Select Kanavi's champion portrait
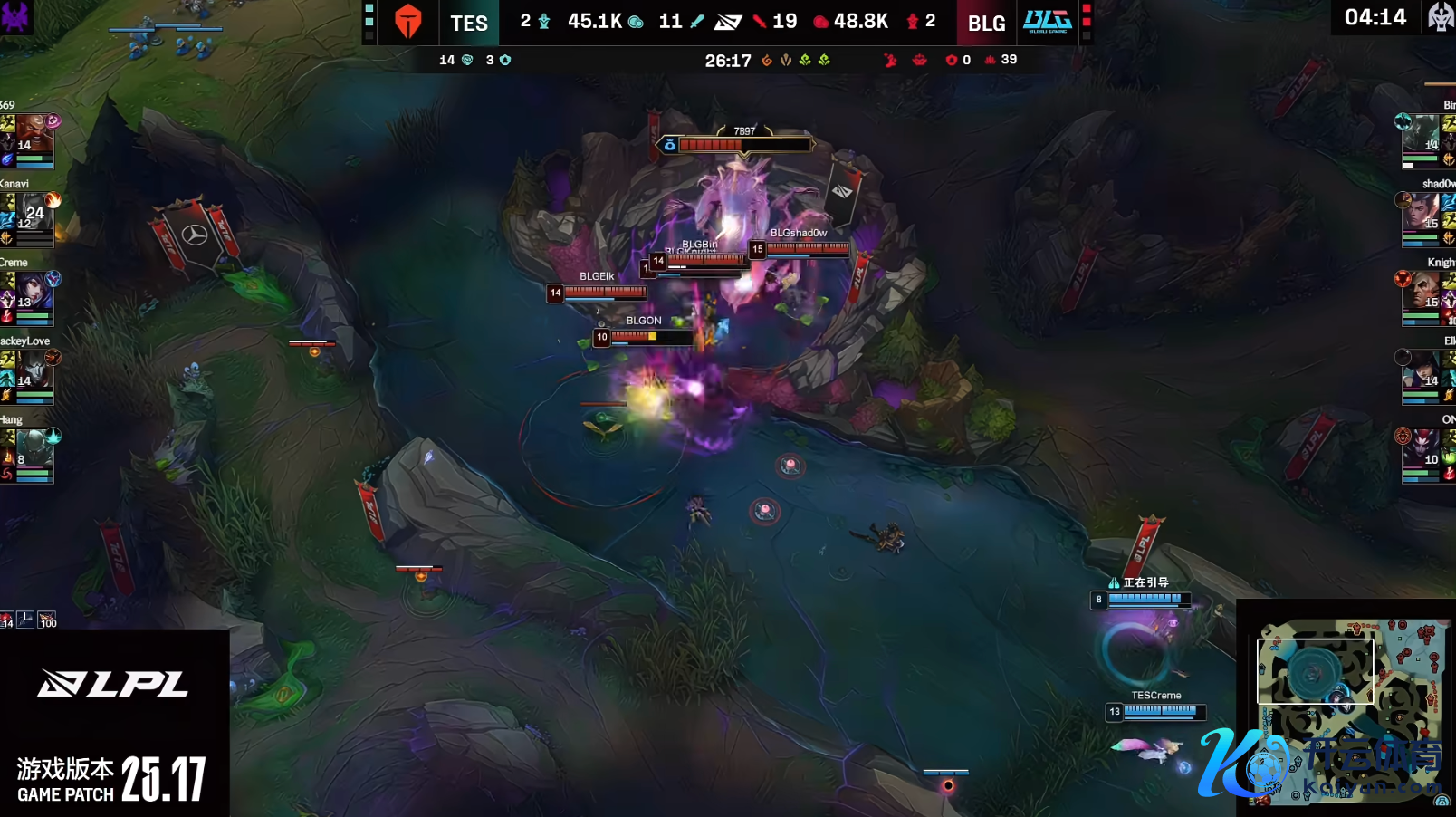 [x=34, y=214]
